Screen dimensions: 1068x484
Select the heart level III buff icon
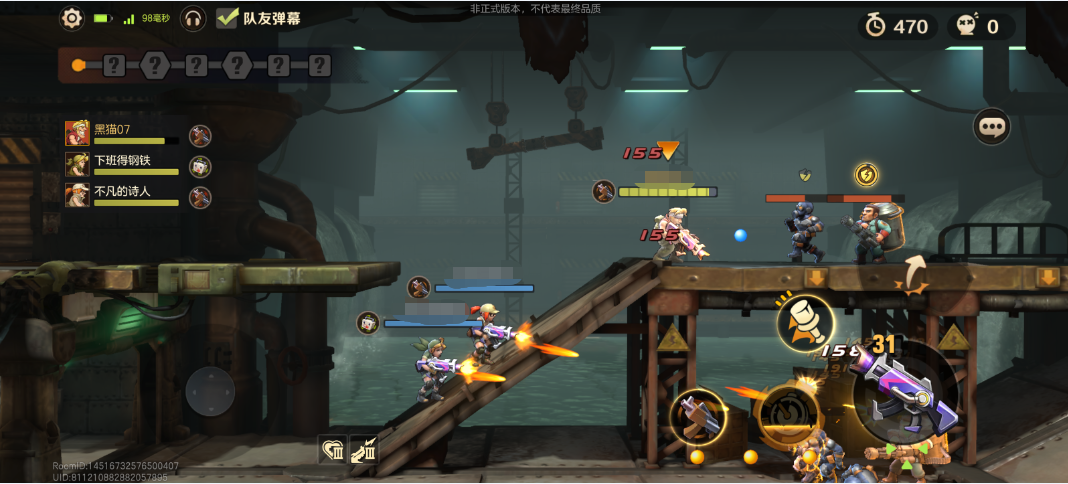tap(333, 450)
